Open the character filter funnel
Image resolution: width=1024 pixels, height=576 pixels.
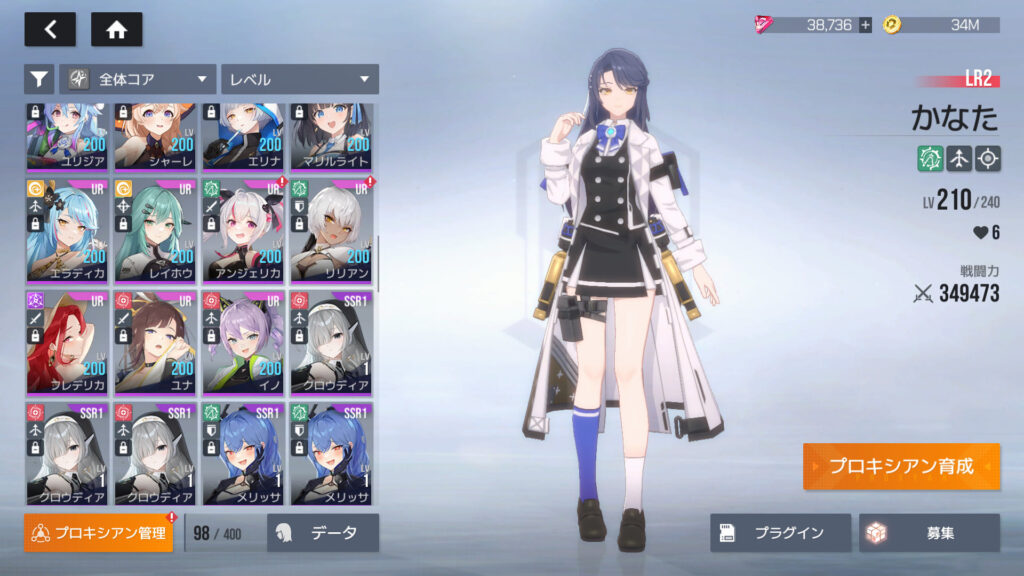pos(39,79)
